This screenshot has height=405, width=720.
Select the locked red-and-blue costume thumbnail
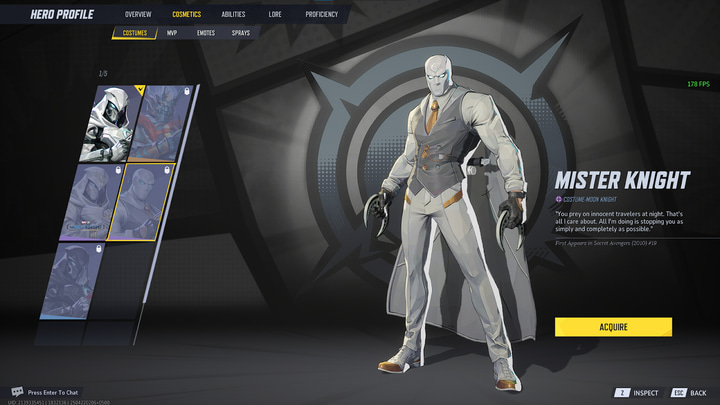(x=159, y=123)
